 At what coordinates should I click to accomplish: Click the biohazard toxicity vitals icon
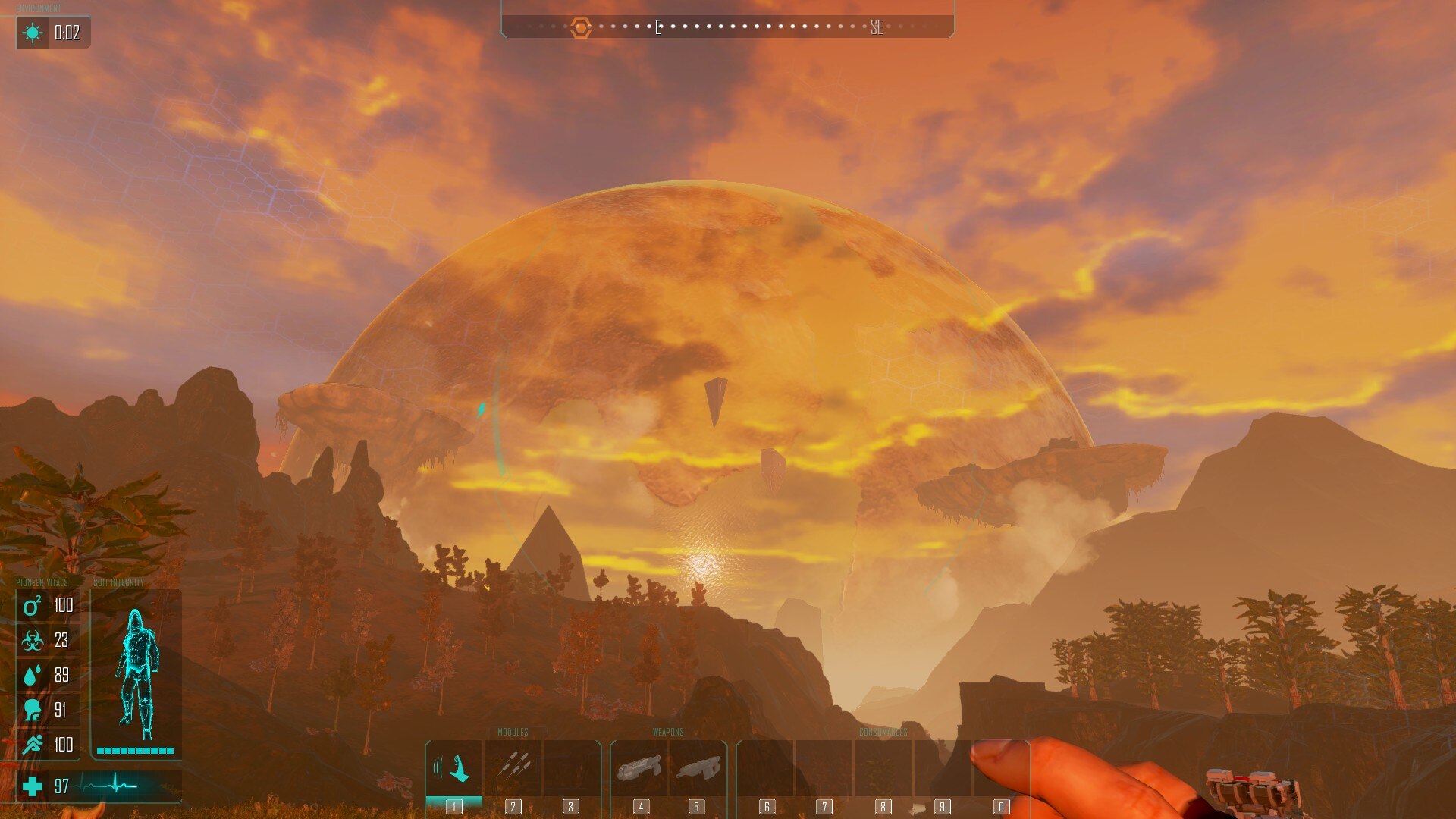[32, 641]
